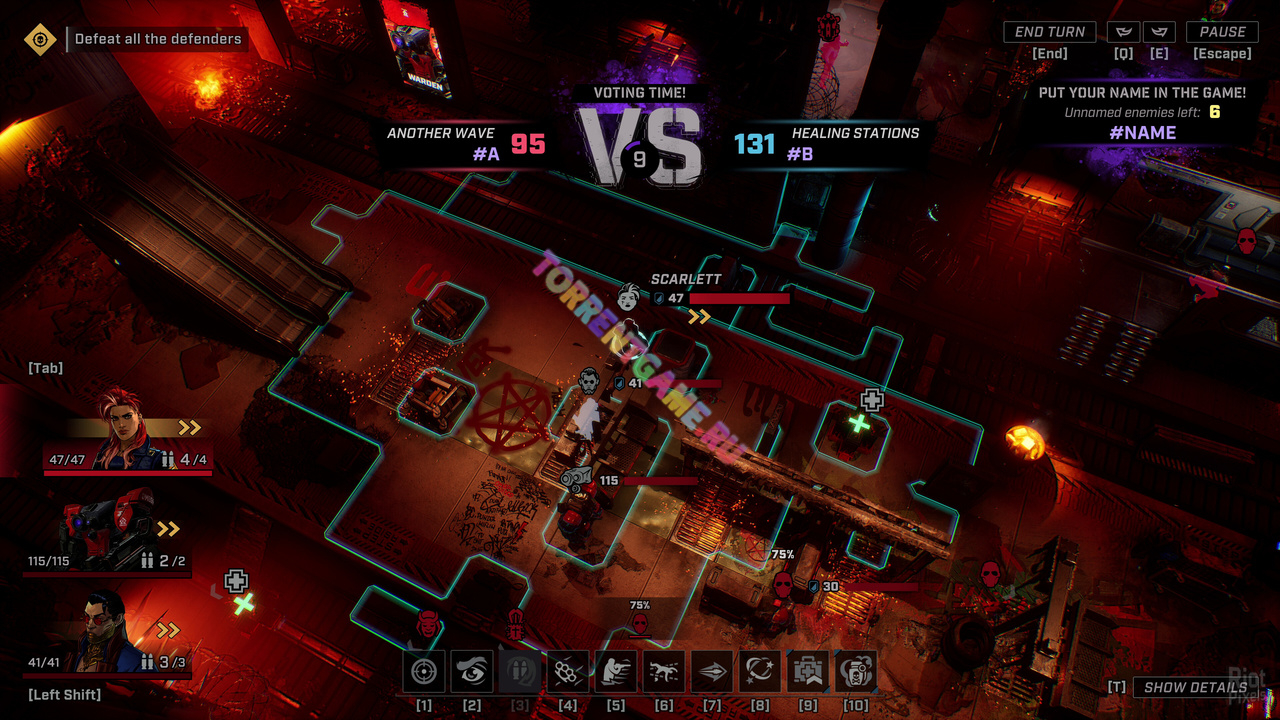
Task: Use the eye overwatch ability
Action: [472, 672]
